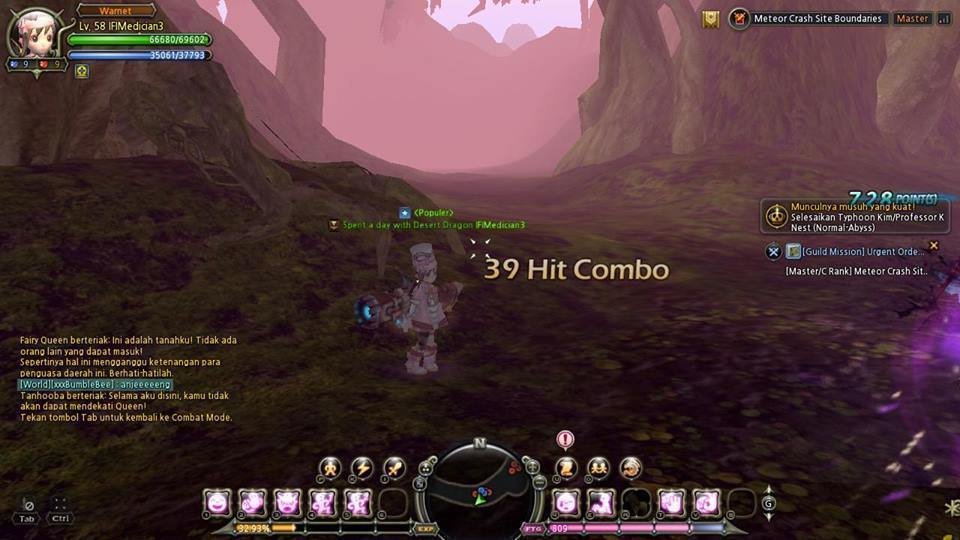The image size is (960, 540).
Task: Activate the lightning bolt quick action
Action: pyautogui.click(x=361, y=467)
